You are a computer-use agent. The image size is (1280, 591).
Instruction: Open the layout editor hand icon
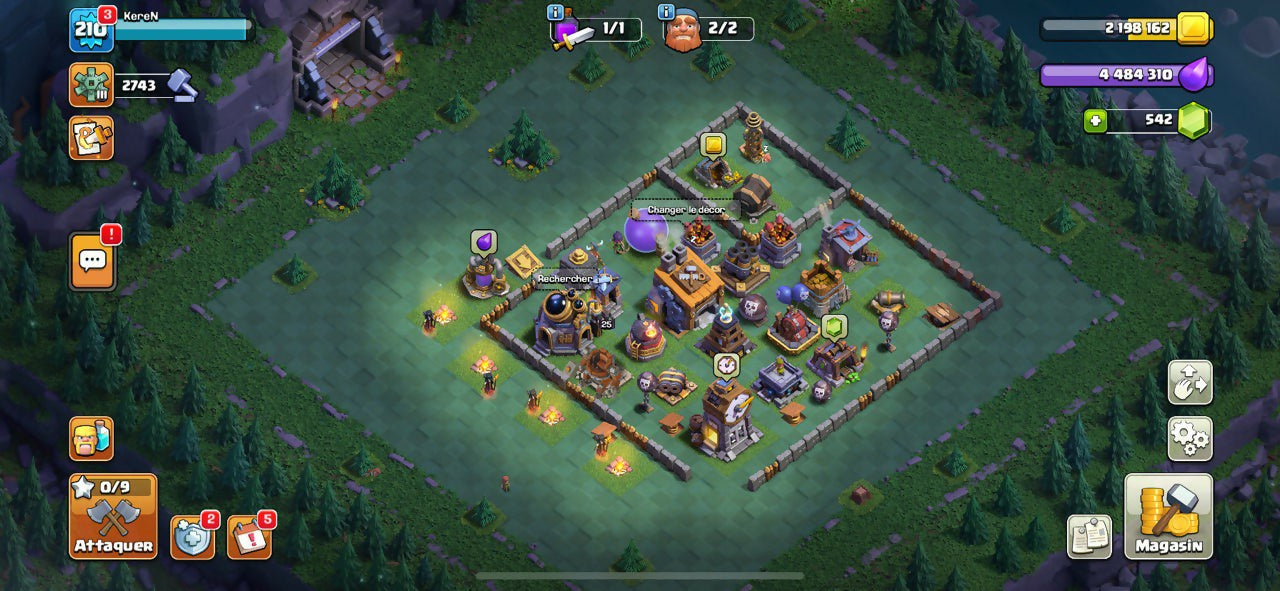click(1190, 382)
